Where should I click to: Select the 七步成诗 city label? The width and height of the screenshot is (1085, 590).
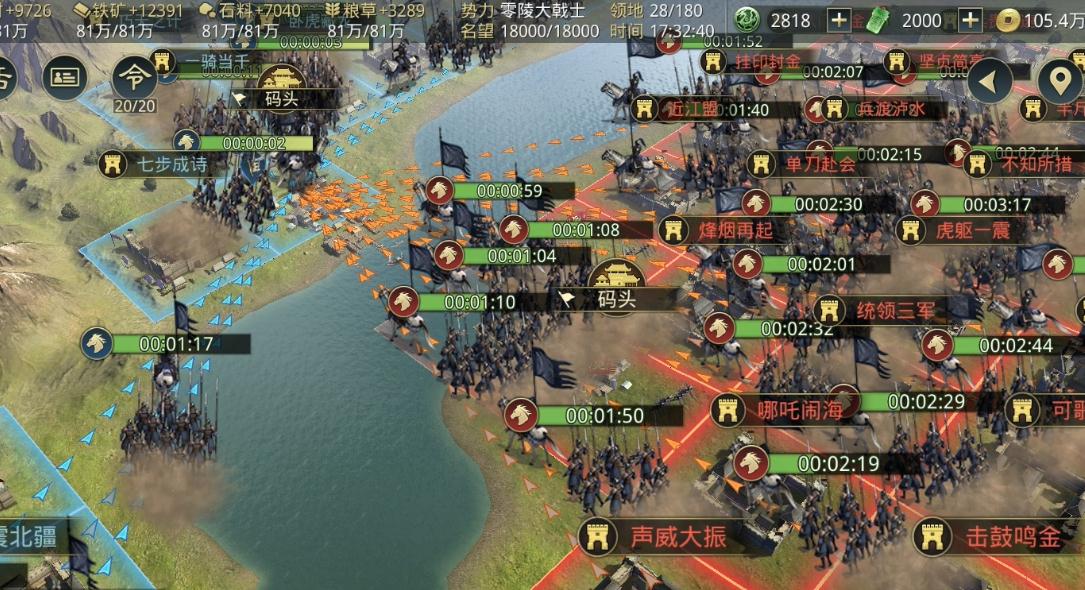[158, 163]
